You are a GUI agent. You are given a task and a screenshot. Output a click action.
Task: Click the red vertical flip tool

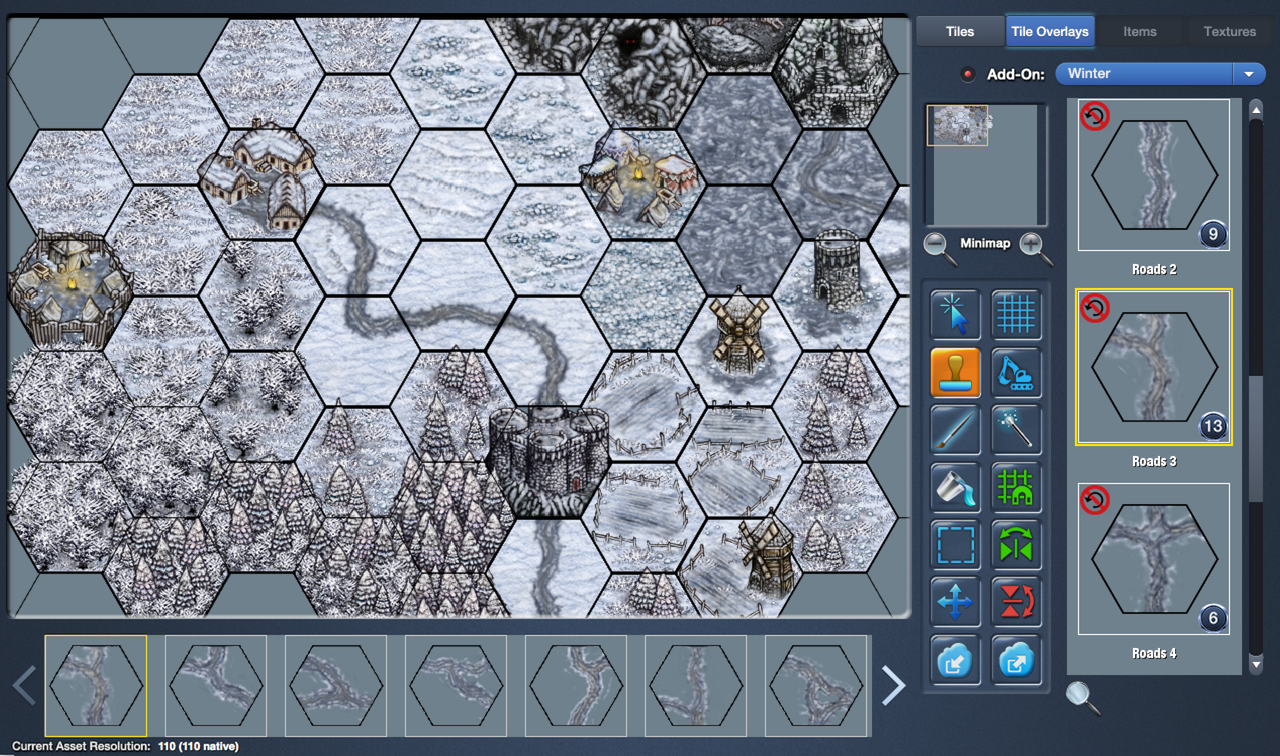tap(1016, 603)
